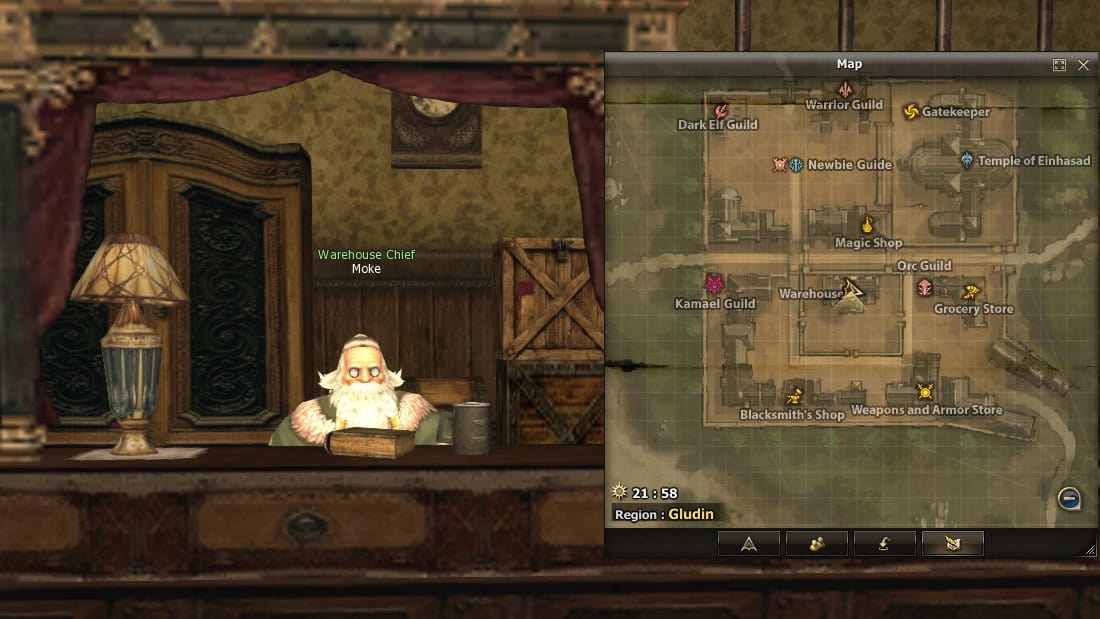This screenshot has height=619, width=1100.
Task: Click the gold figures button below the map
Action: pyautogui.click(x=816, y=544)
